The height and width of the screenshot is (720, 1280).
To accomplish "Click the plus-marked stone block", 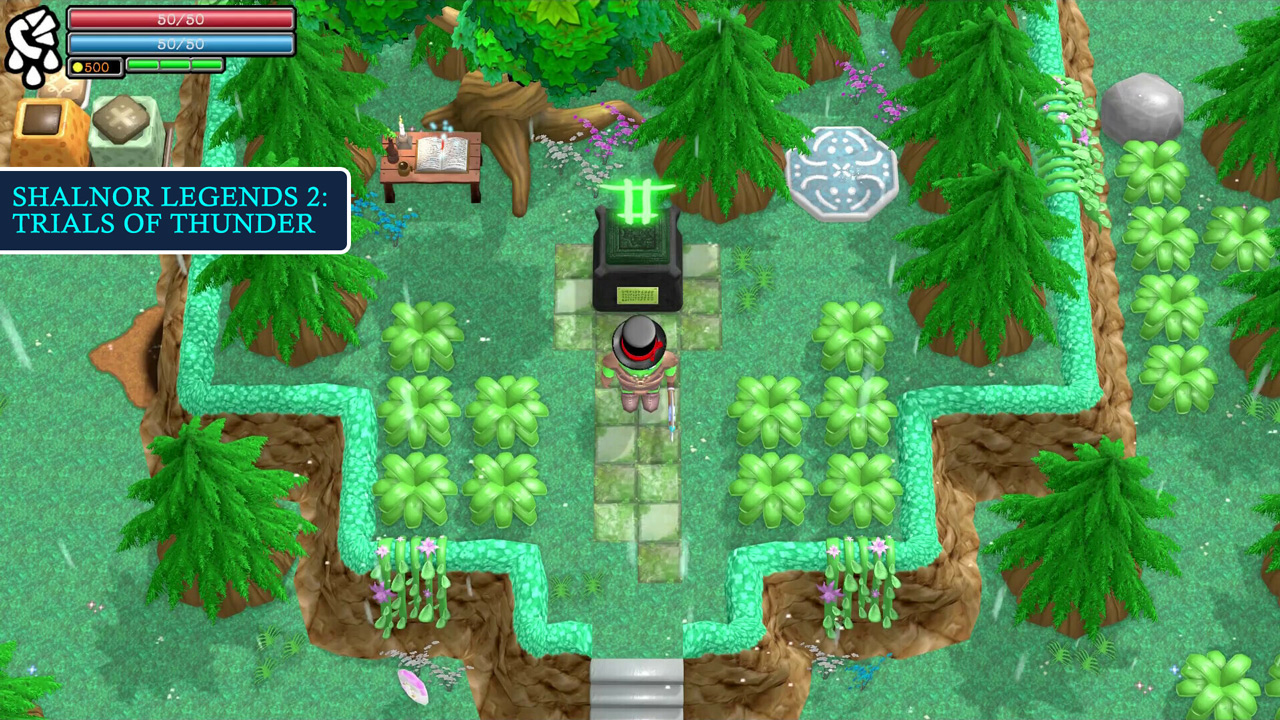I will click(x=120, y=116).
